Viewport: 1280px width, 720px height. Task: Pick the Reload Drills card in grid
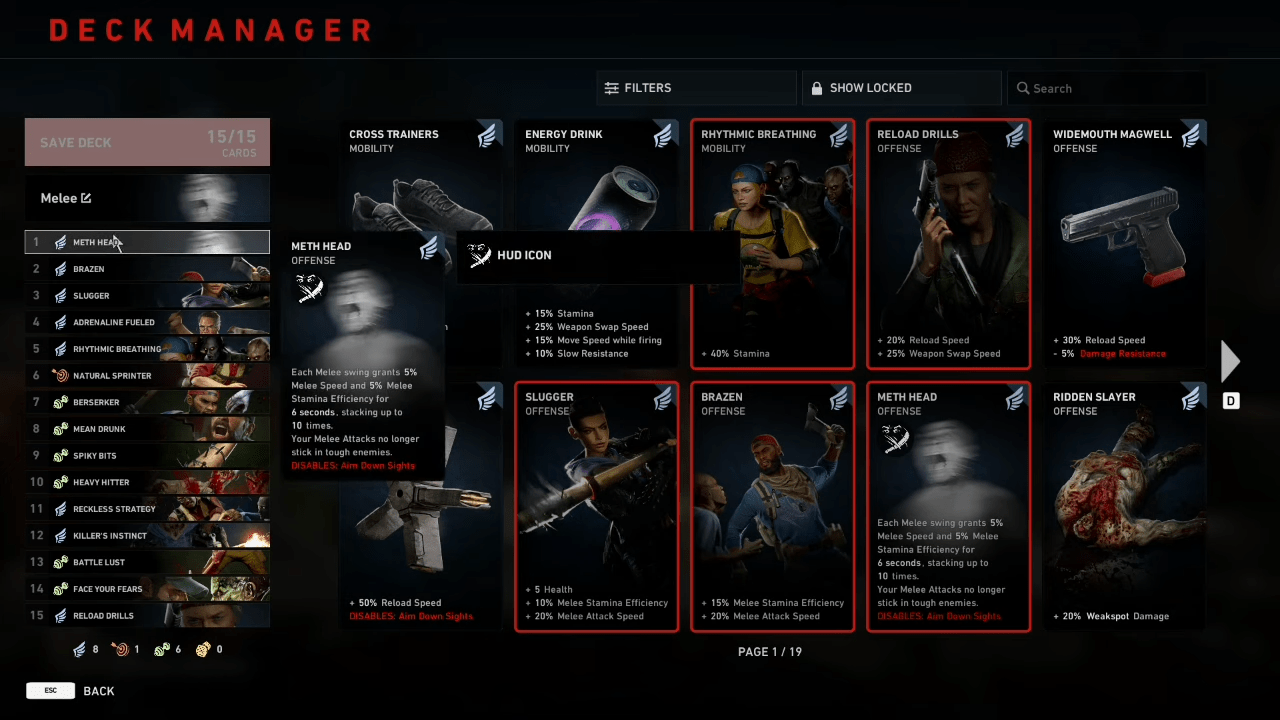click(948, 244)
